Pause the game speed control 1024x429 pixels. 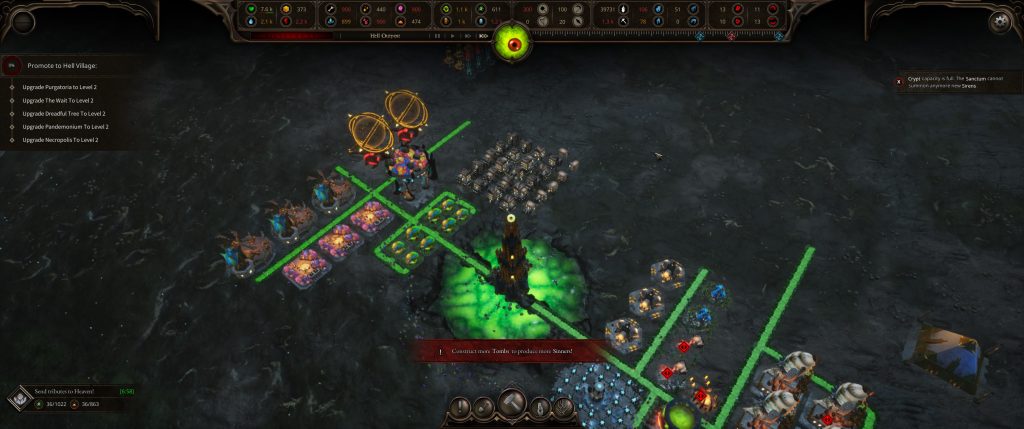pyautogui.click(x=438, y=36)
